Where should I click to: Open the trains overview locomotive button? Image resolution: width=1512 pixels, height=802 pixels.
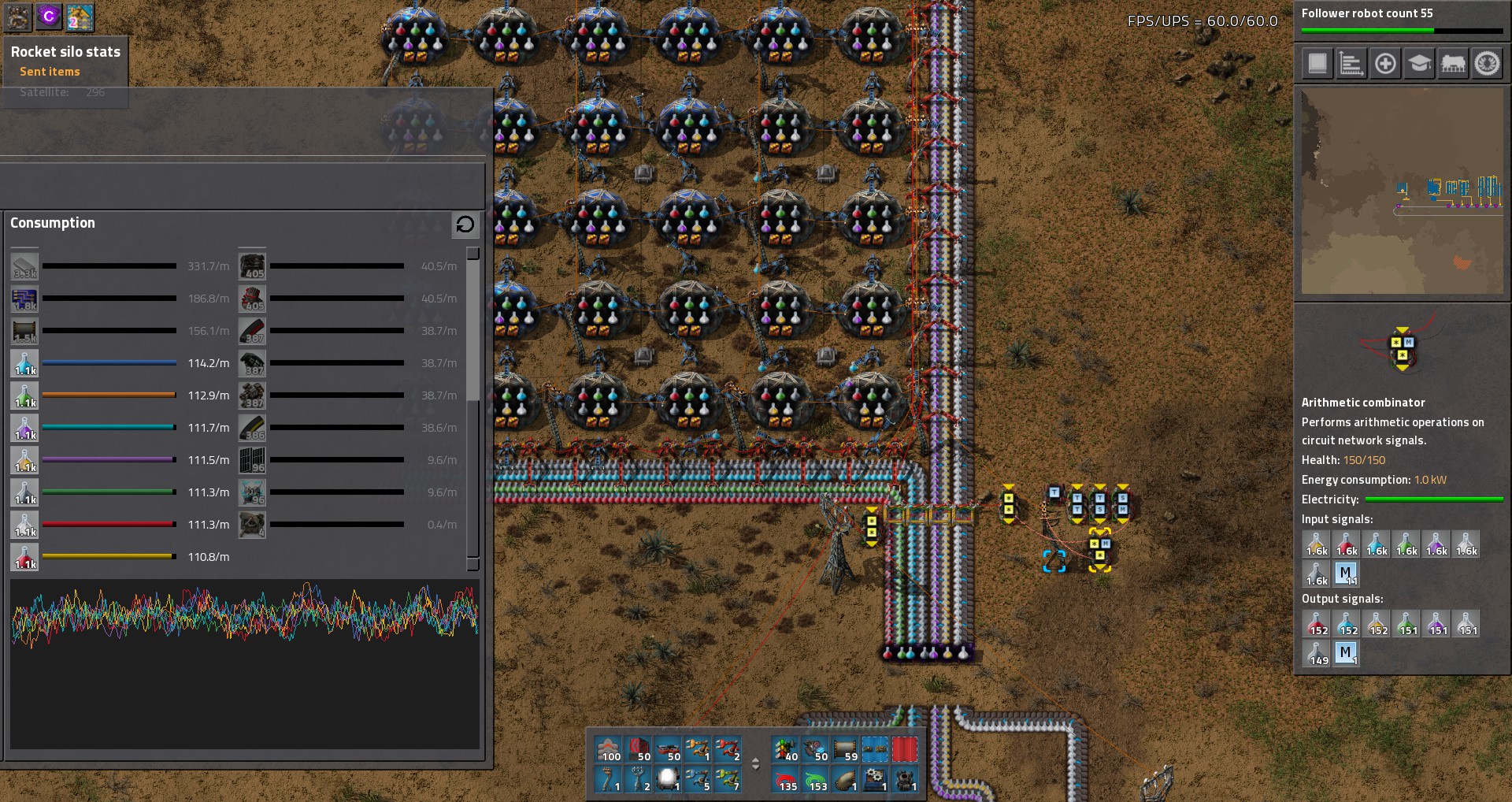pos(1453,64)
